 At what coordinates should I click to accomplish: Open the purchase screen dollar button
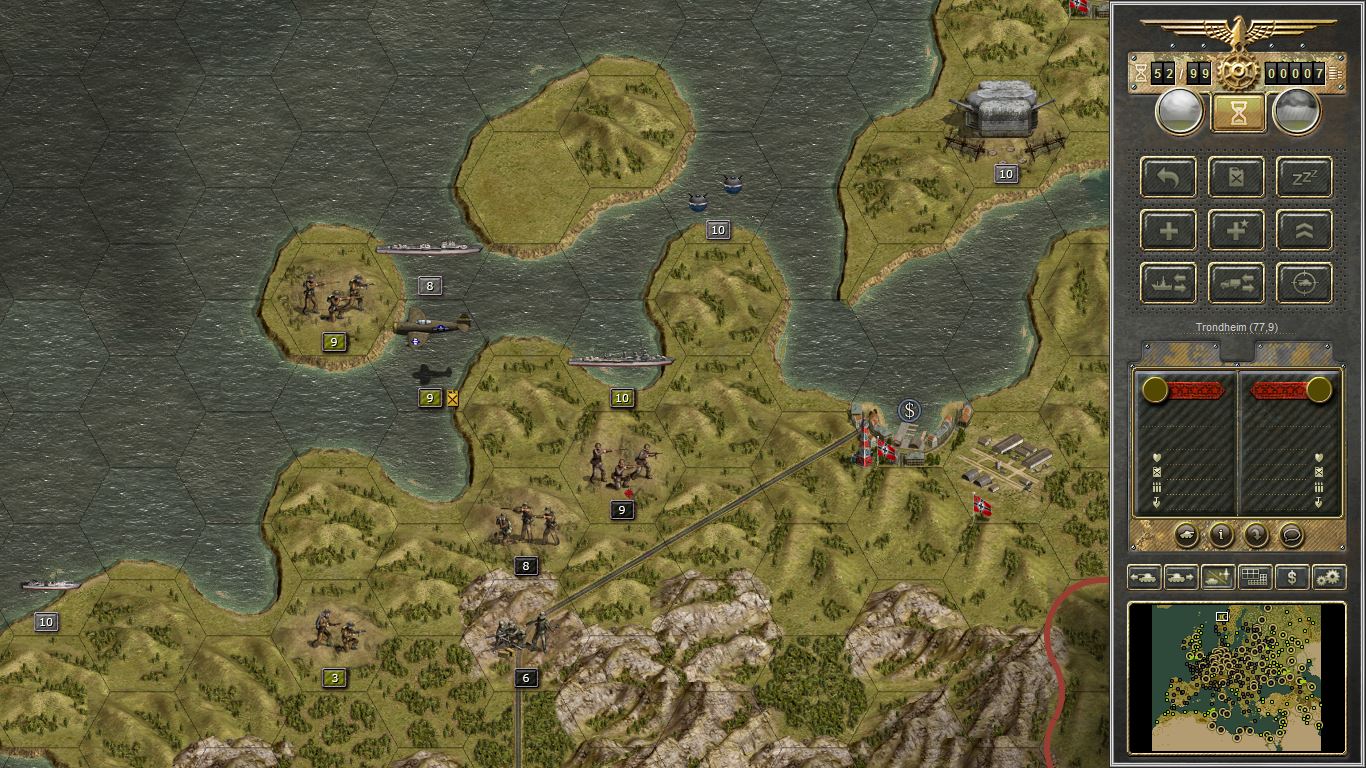(1292, 577)
